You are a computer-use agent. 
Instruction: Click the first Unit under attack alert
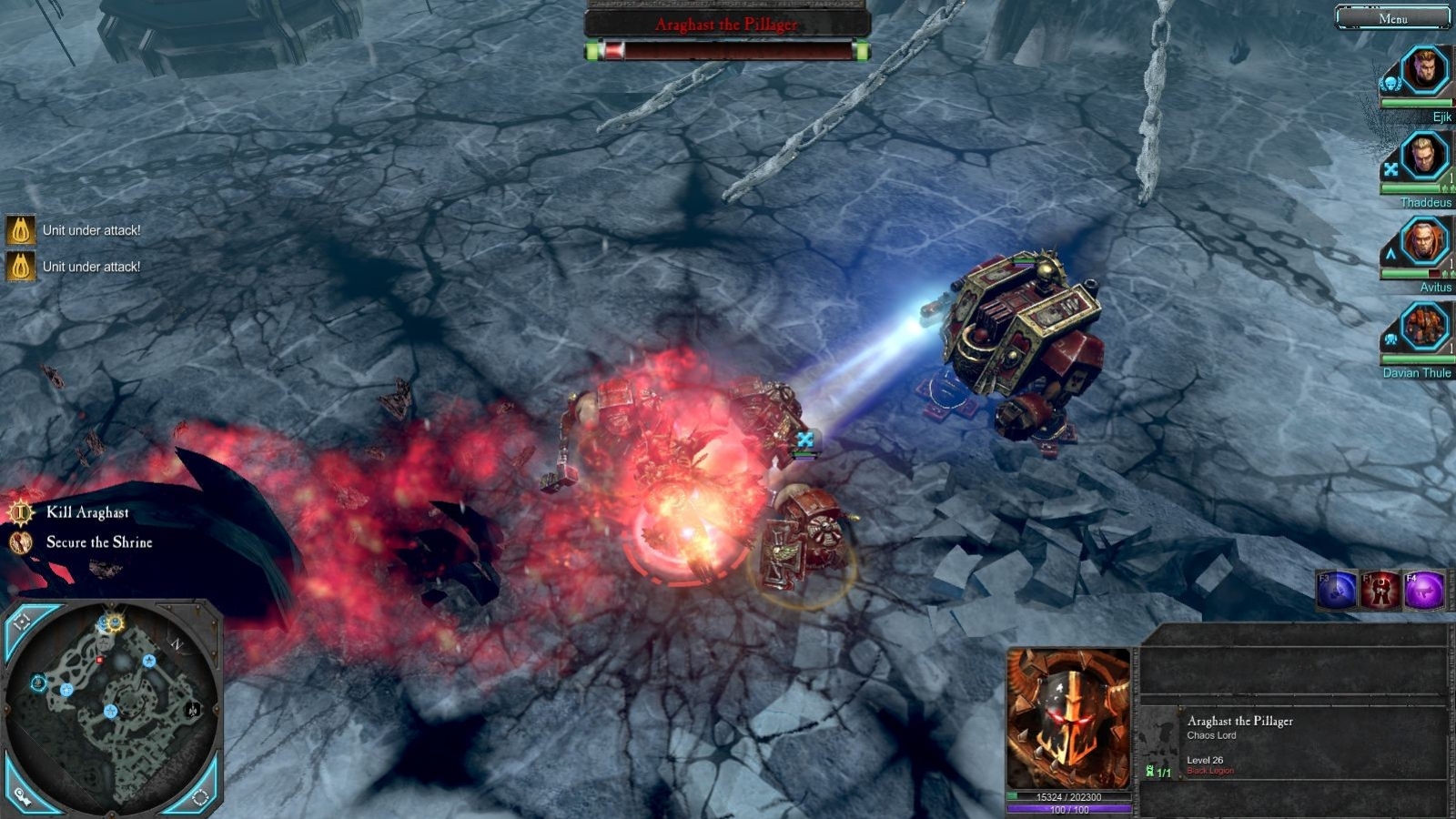pyautogui.click(x=91, y=229)
